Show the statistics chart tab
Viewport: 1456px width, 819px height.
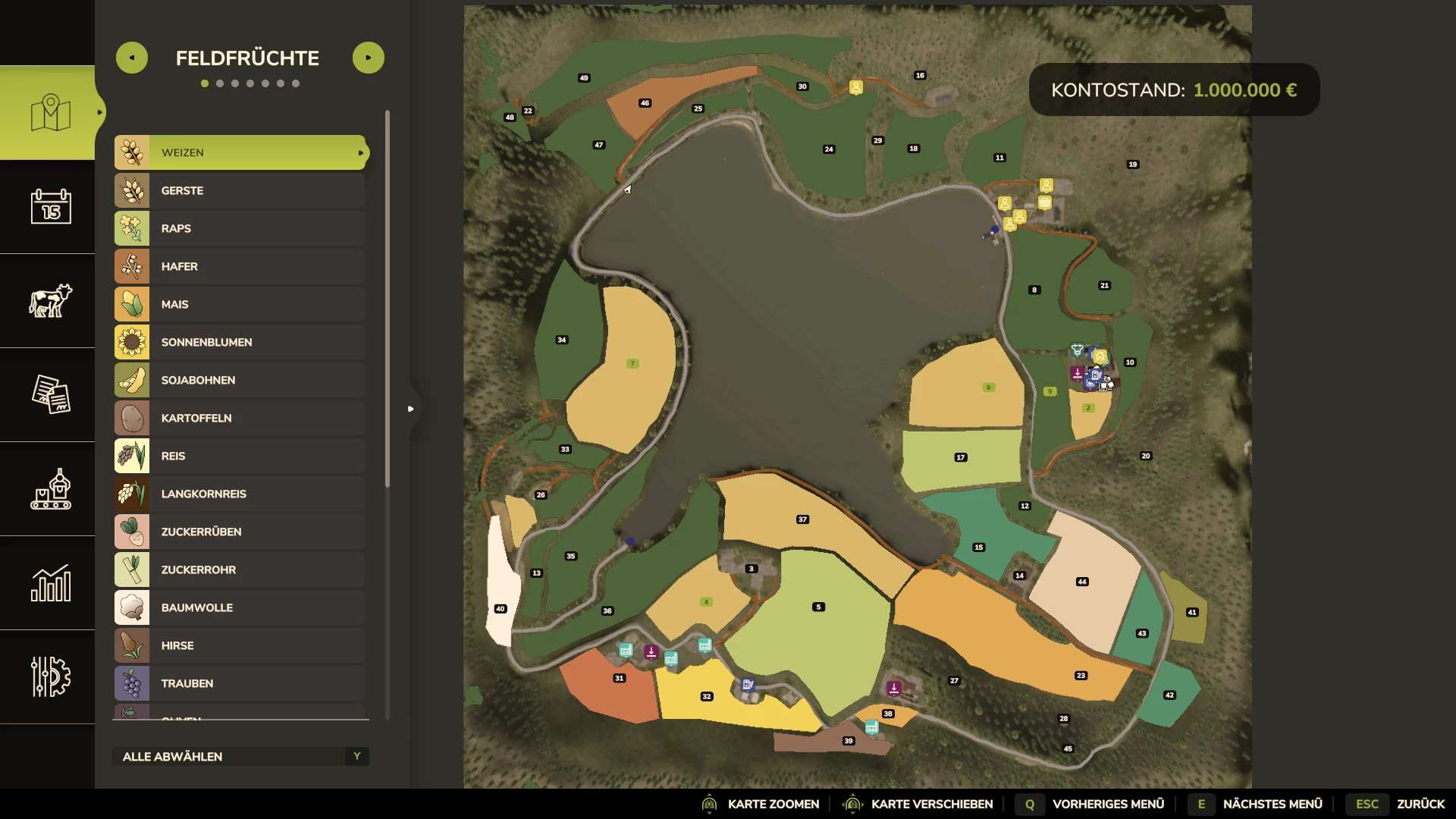50,582
